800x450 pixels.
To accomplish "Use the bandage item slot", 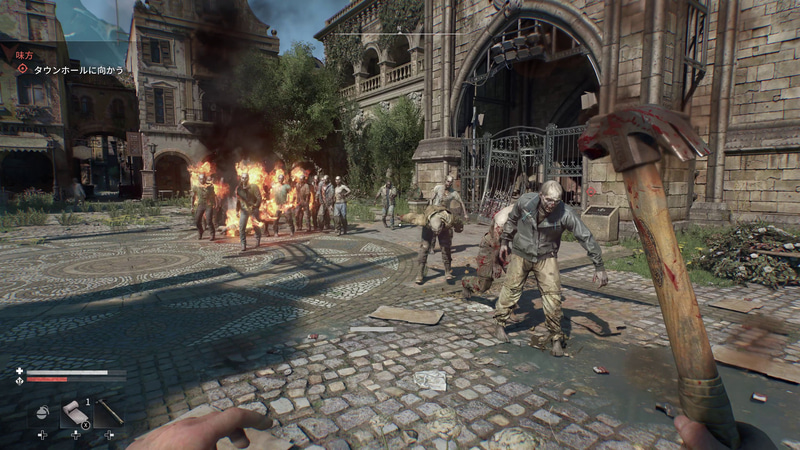I will [x=76, y=413].
